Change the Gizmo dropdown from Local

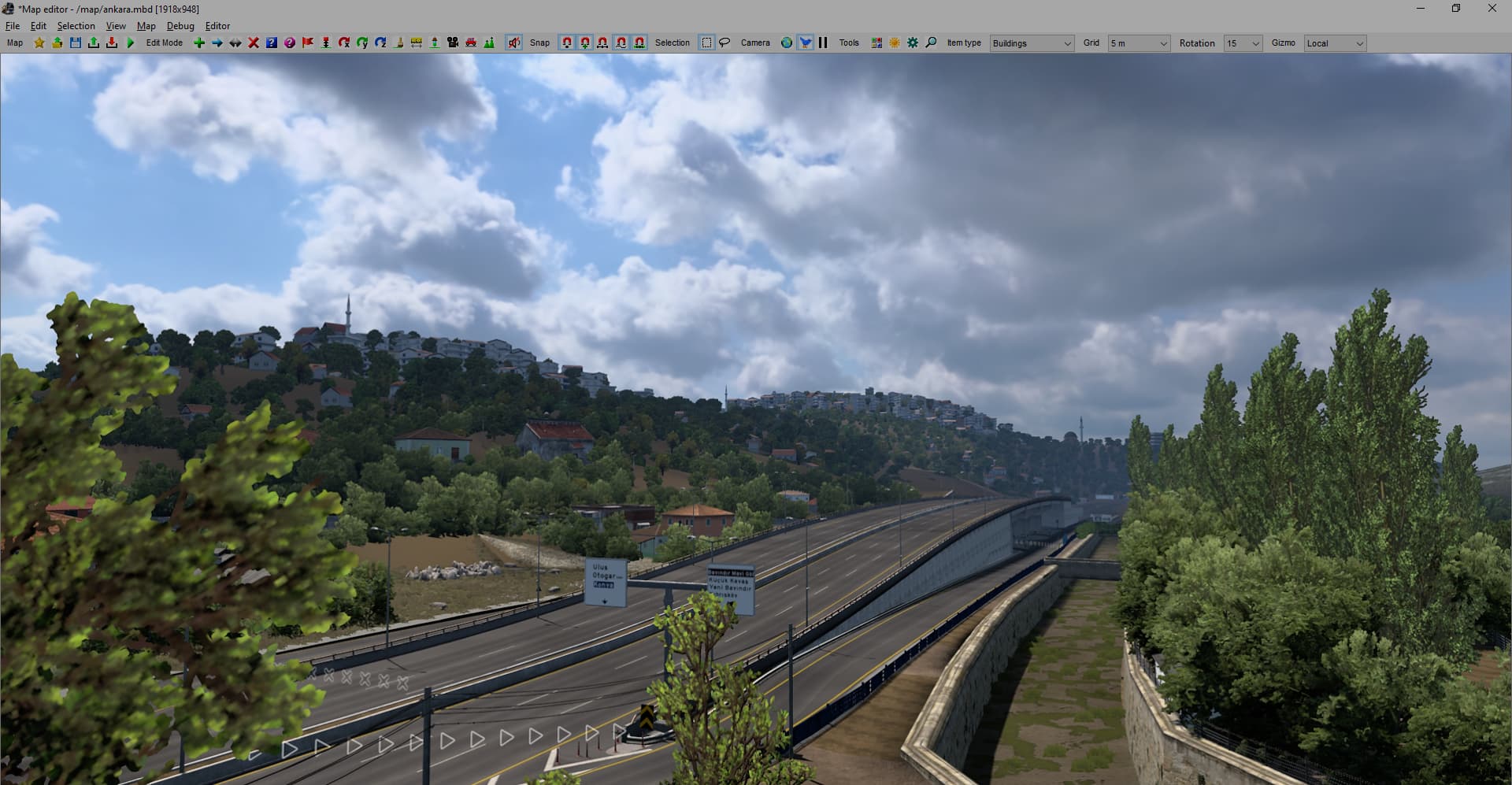1335,43
